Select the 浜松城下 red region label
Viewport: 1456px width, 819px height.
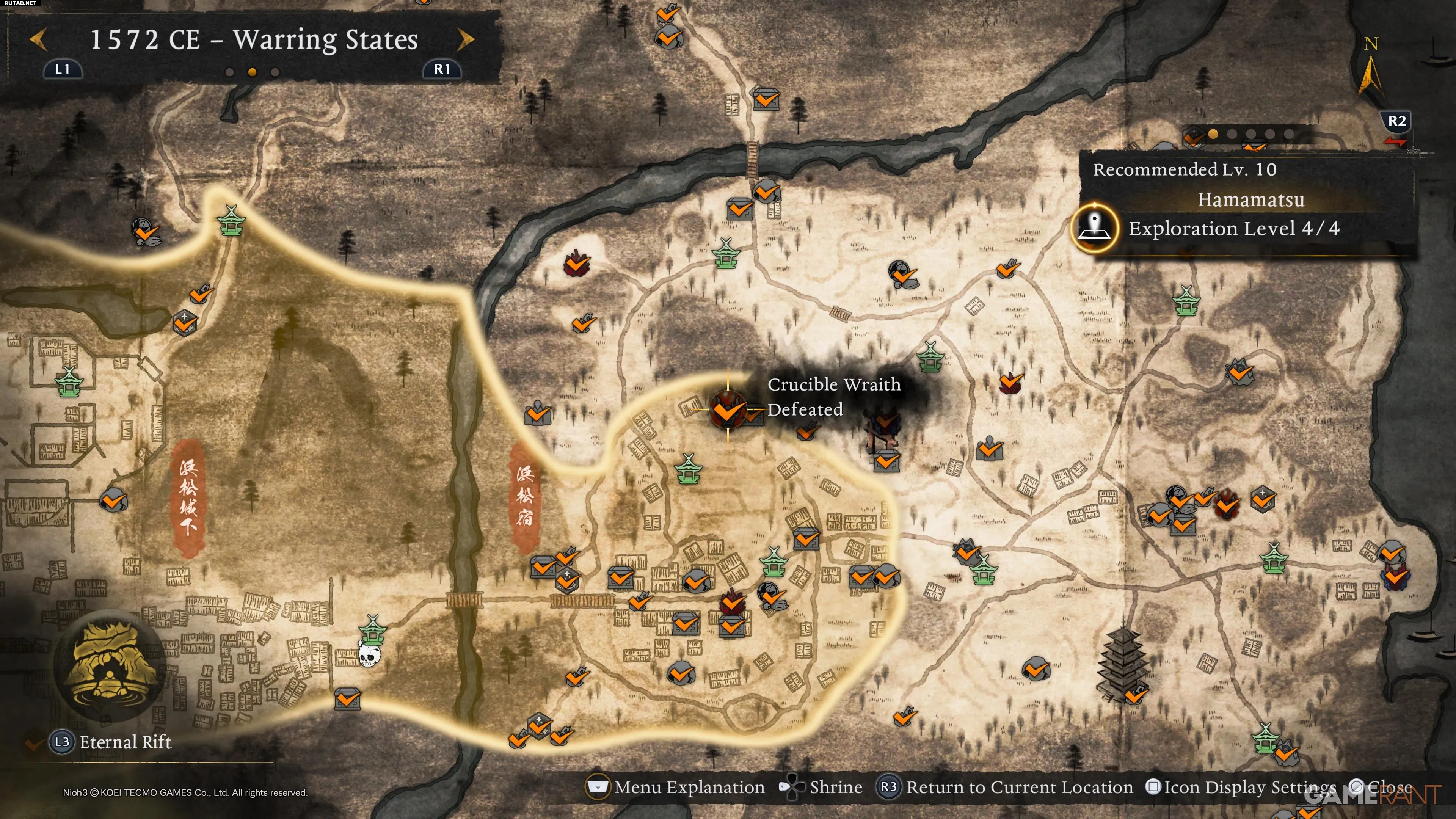coord(188,497)
